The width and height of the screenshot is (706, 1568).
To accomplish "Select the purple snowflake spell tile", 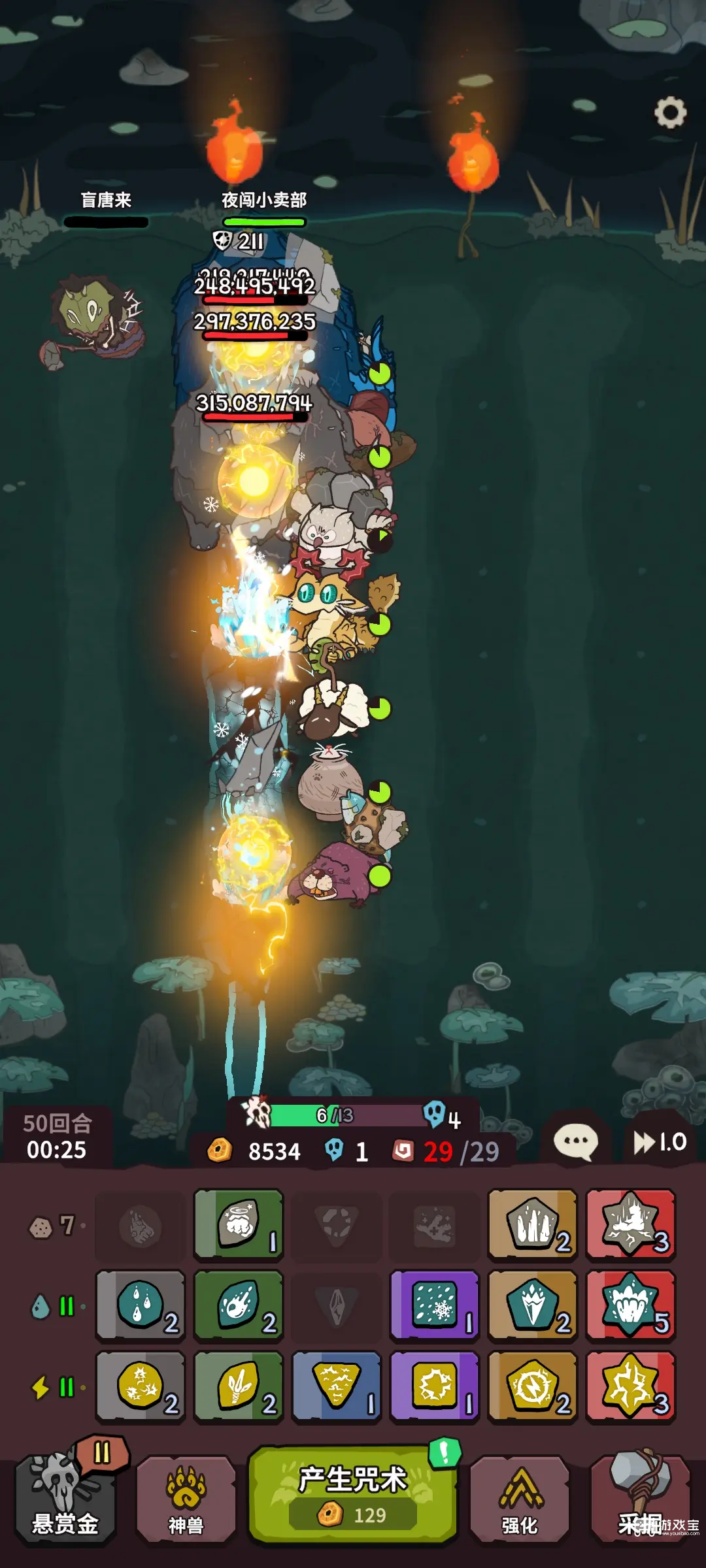I will (435, 1305).
